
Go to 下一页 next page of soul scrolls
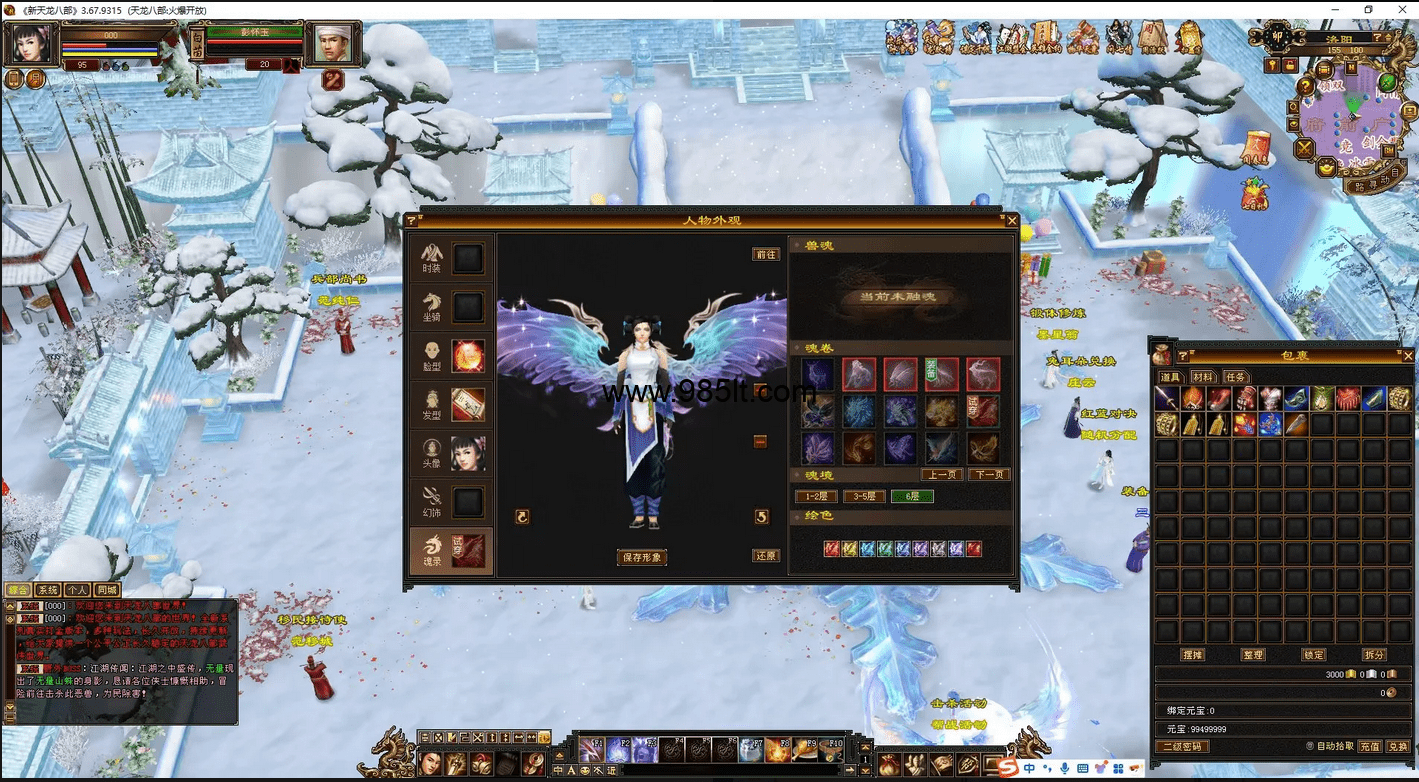click(988, 475)
